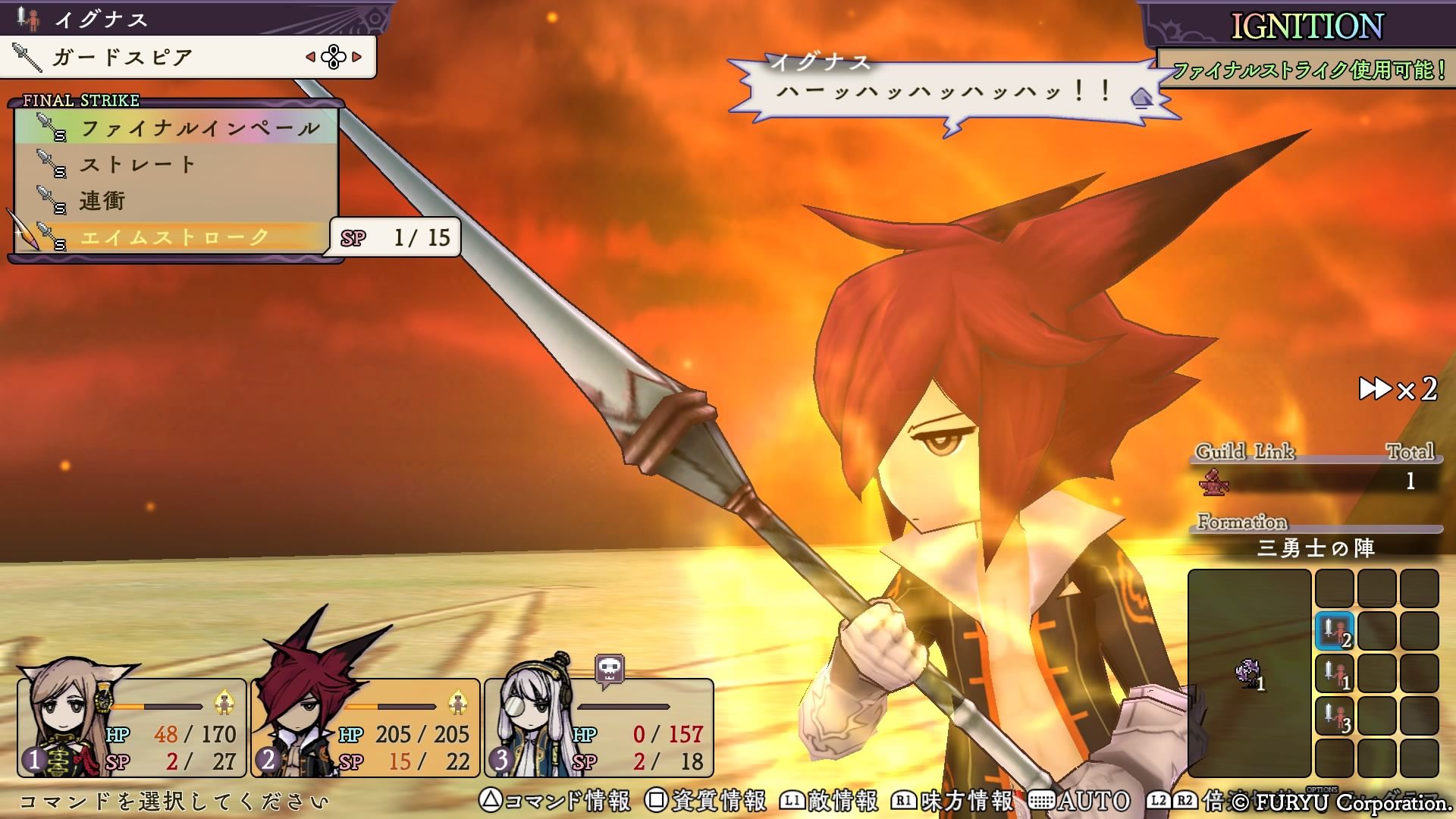Select the cat-eared girl party member panel
This screenshot has width=1456, height=819.
(x=132, y=727)
